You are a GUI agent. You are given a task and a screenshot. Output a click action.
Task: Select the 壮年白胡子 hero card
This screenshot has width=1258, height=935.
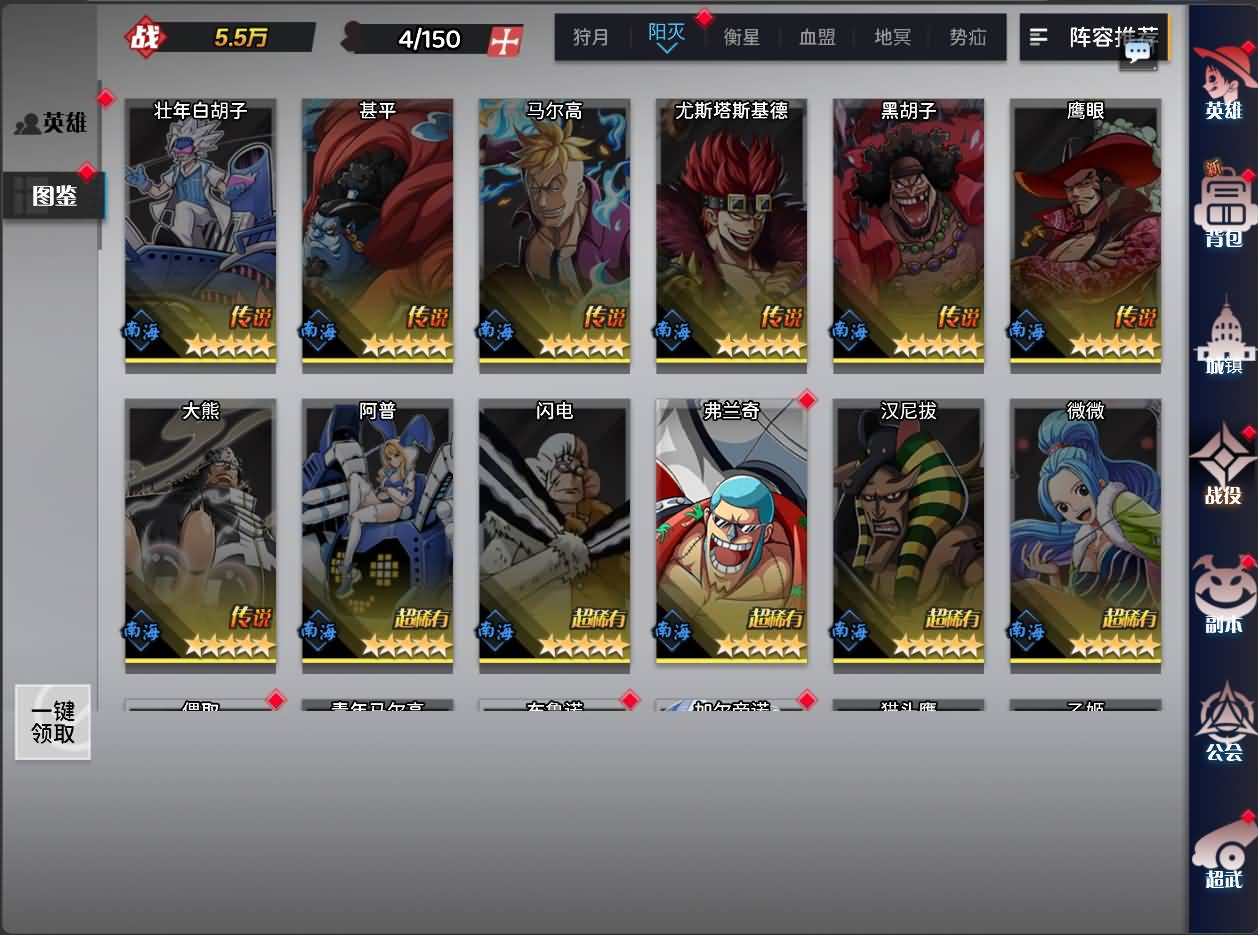pos(200,234)
